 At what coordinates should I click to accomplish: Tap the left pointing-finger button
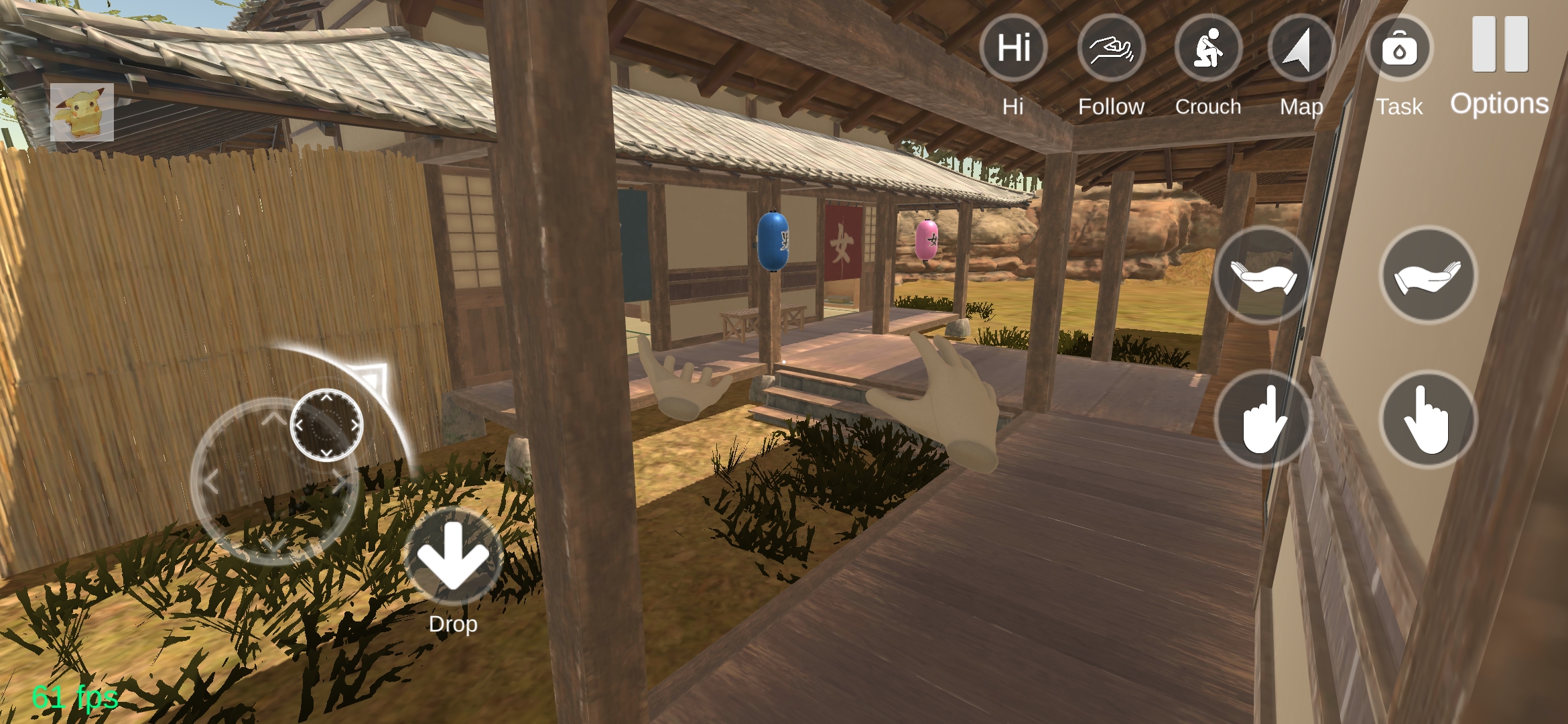1263,420
